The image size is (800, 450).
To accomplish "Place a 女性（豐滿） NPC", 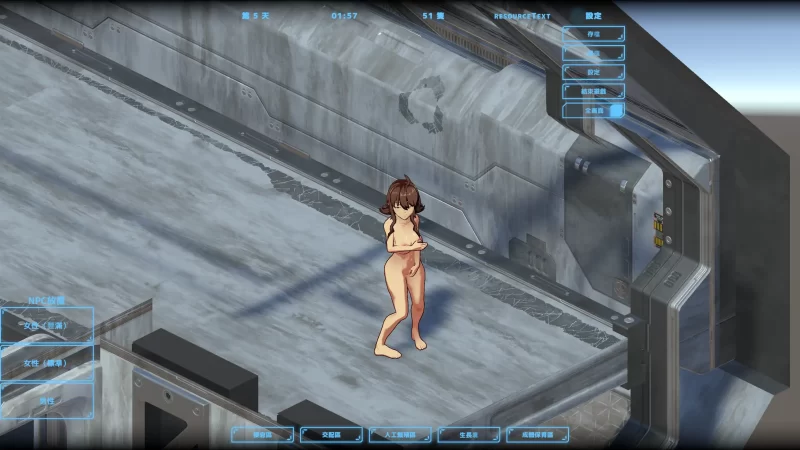I will (x=46, y=324).
